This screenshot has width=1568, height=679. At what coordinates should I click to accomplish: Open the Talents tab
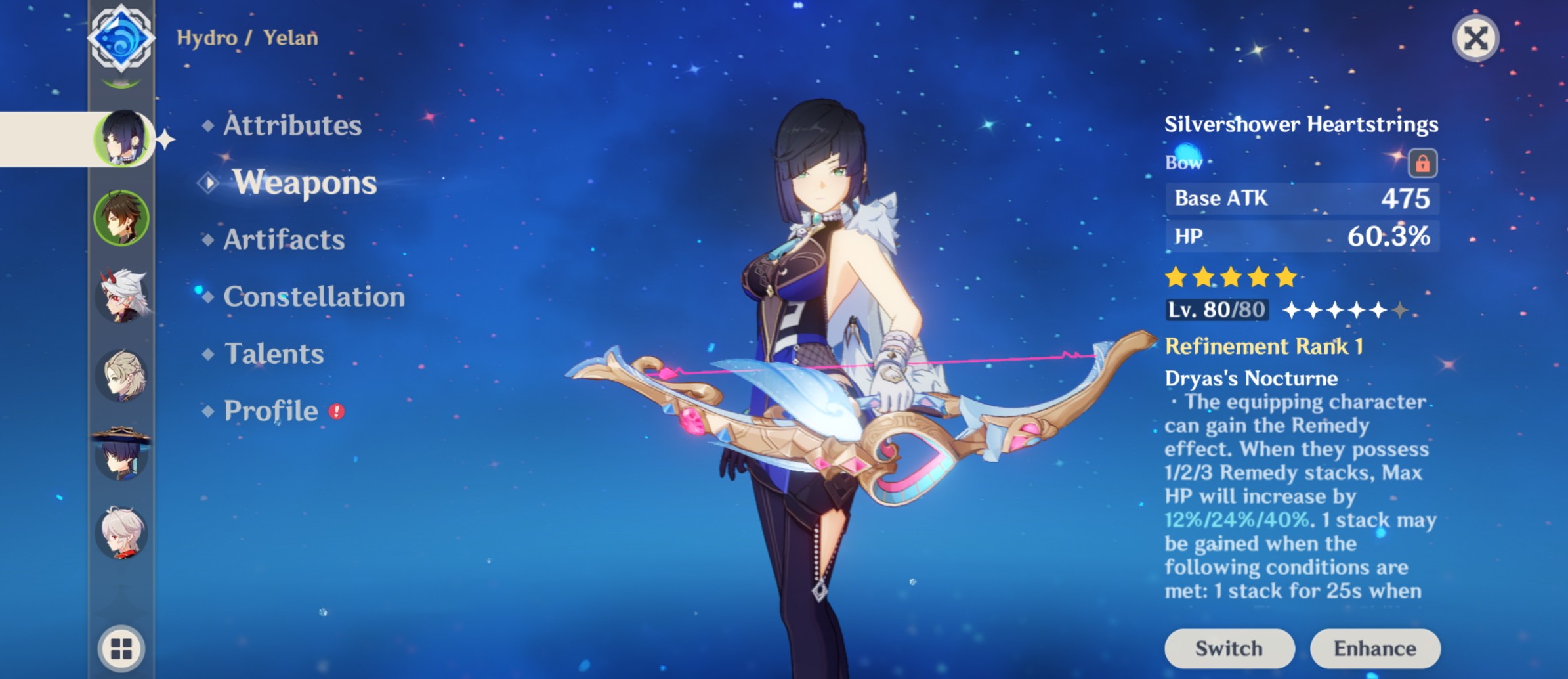[x=274, y=353]
